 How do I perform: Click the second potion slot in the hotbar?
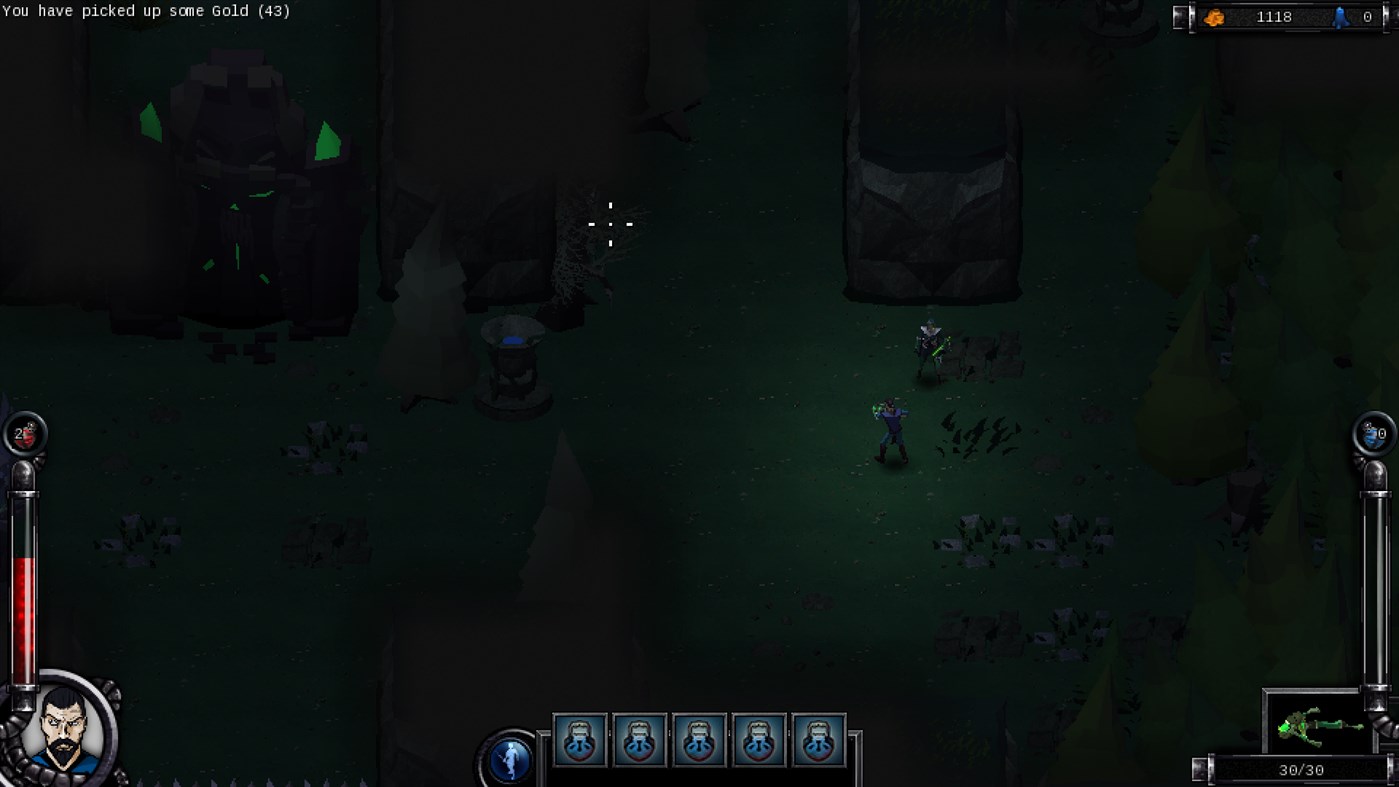[x=639, y=740]
